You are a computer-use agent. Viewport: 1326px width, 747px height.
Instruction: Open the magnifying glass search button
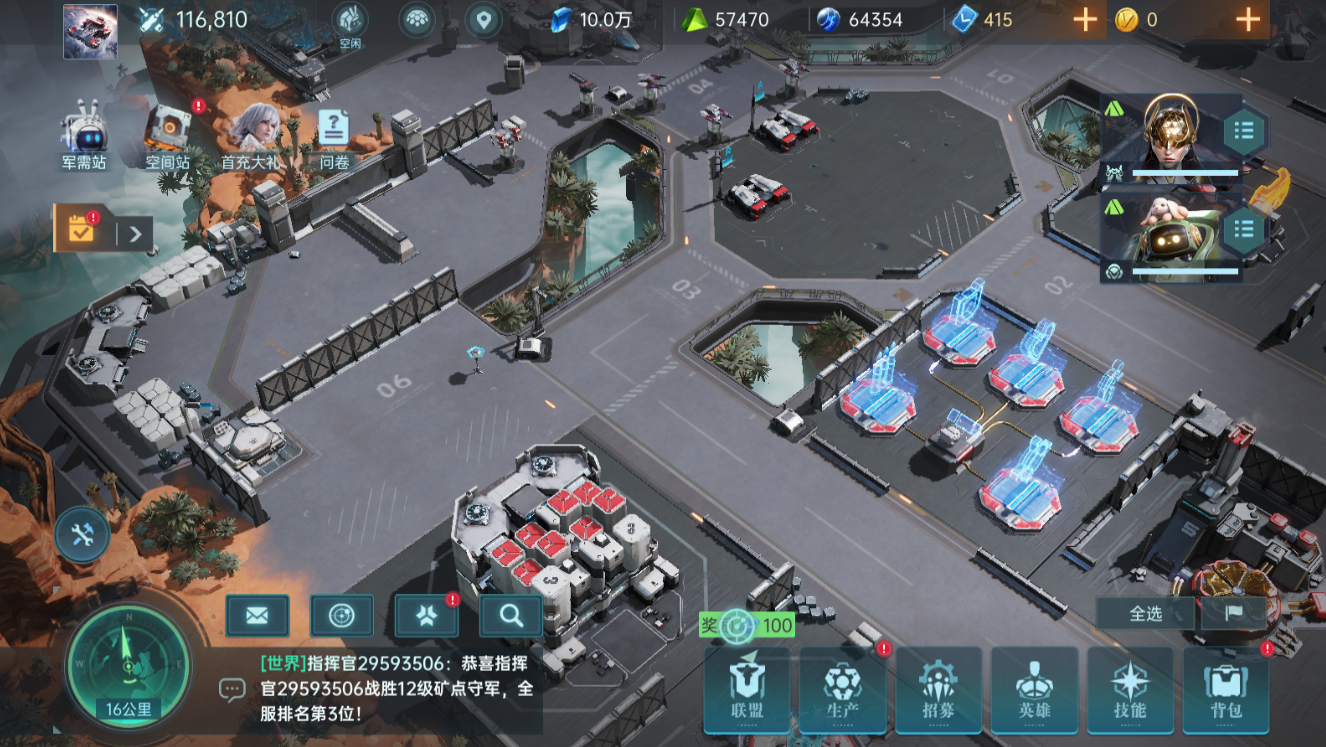(511, 616)
